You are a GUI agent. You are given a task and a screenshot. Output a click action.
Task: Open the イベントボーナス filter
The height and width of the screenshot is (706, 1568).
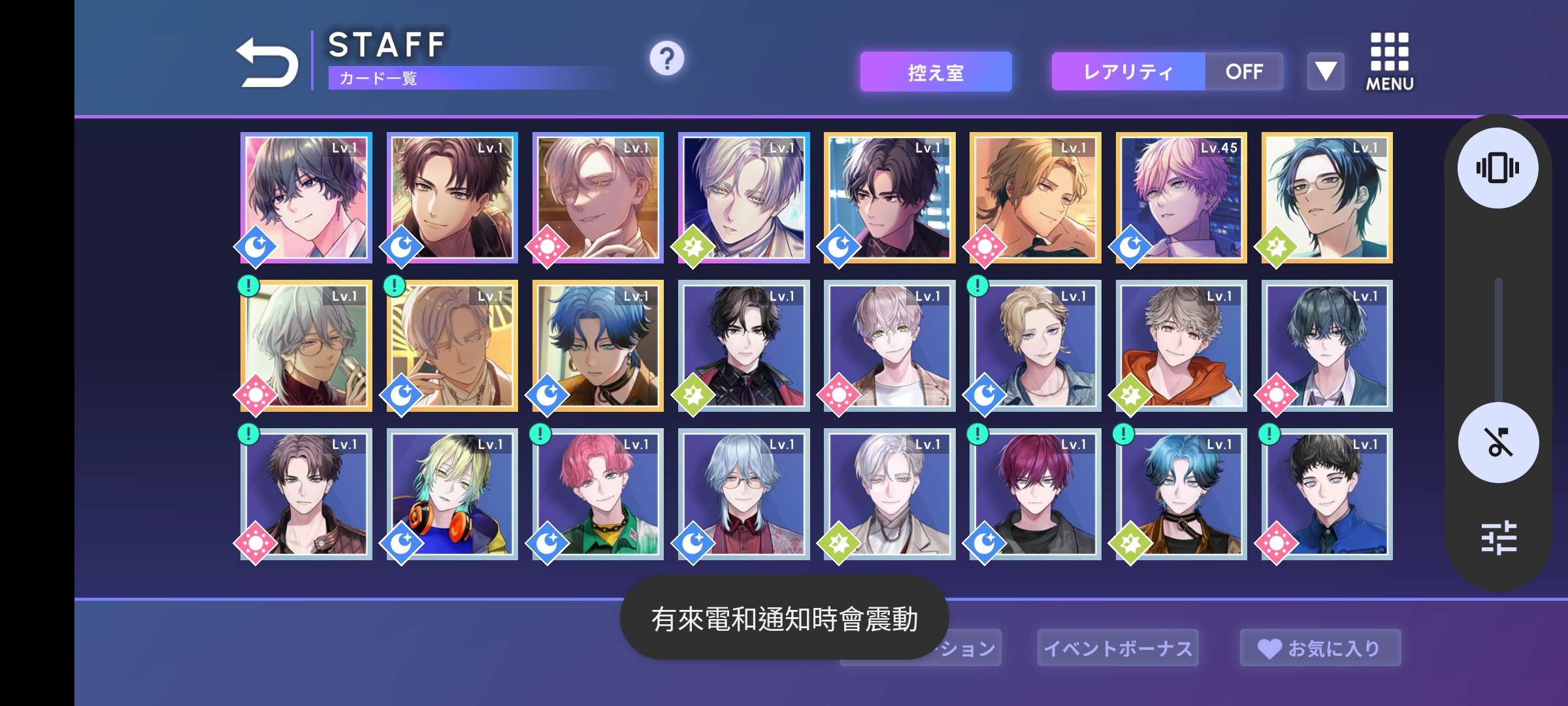[x=1118, y=648]
